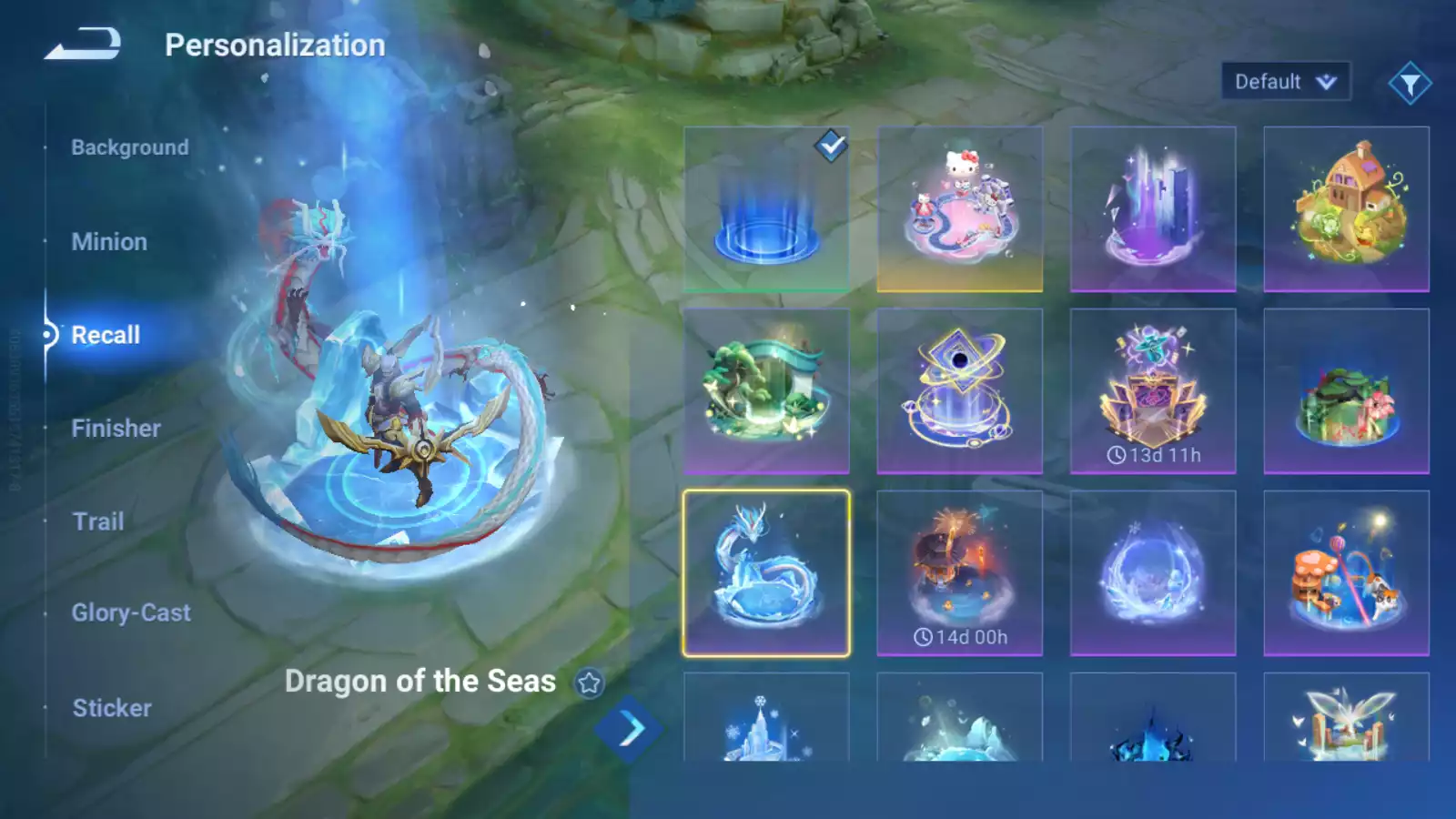Click the star icon beside Dragon of the Seas
The image size is (1456, 819).
[590, 682]
